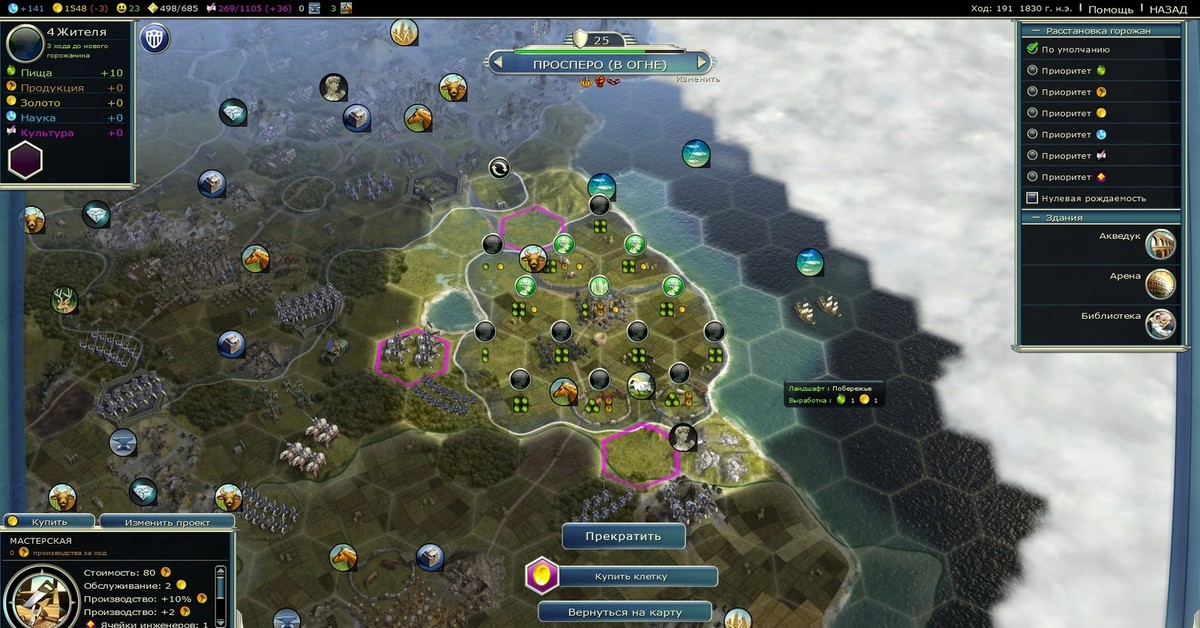Click Изменить link under city name

tap(696, 79)
